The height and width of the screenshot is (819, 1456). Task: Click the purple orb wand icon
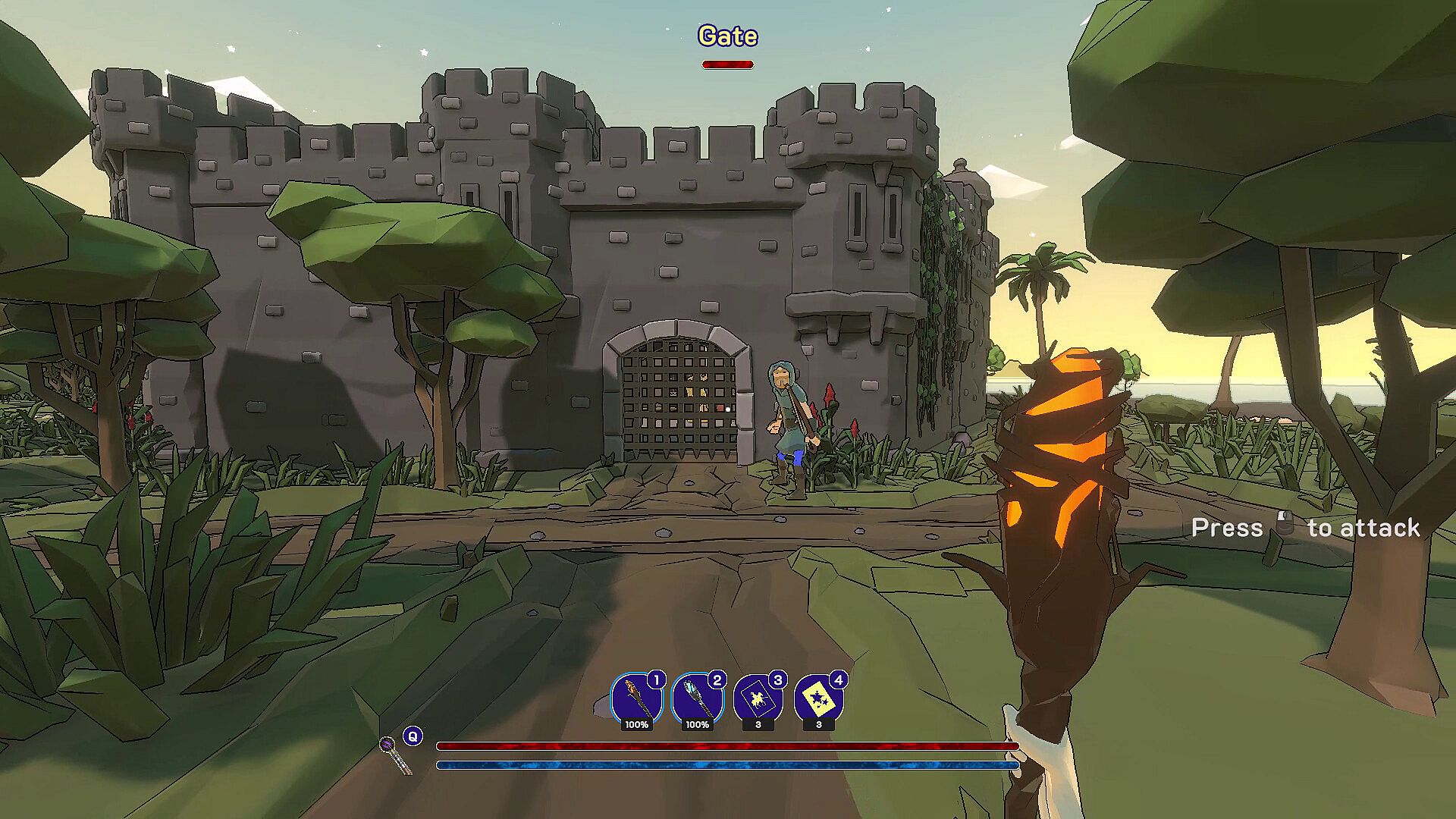pos(395,755)
